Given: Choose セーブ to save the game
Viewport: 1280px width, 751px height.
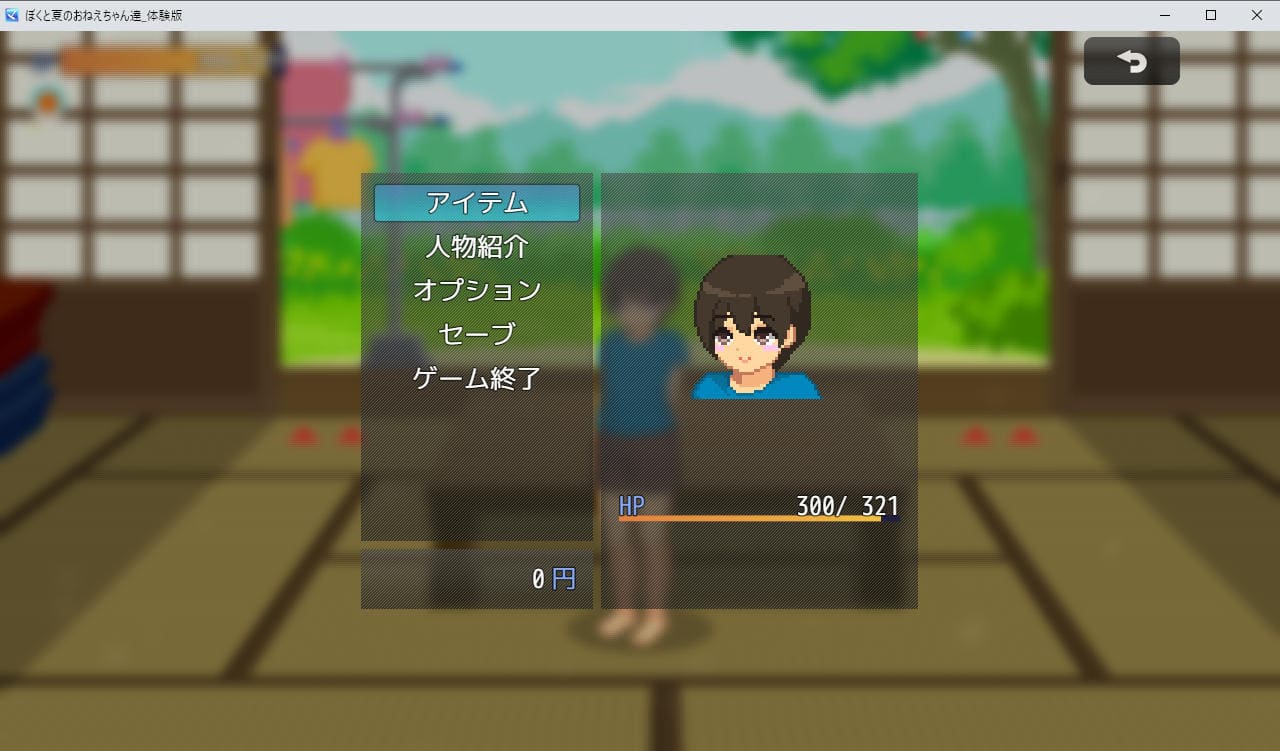Looking at the screenshot, I should click(477, 334).
